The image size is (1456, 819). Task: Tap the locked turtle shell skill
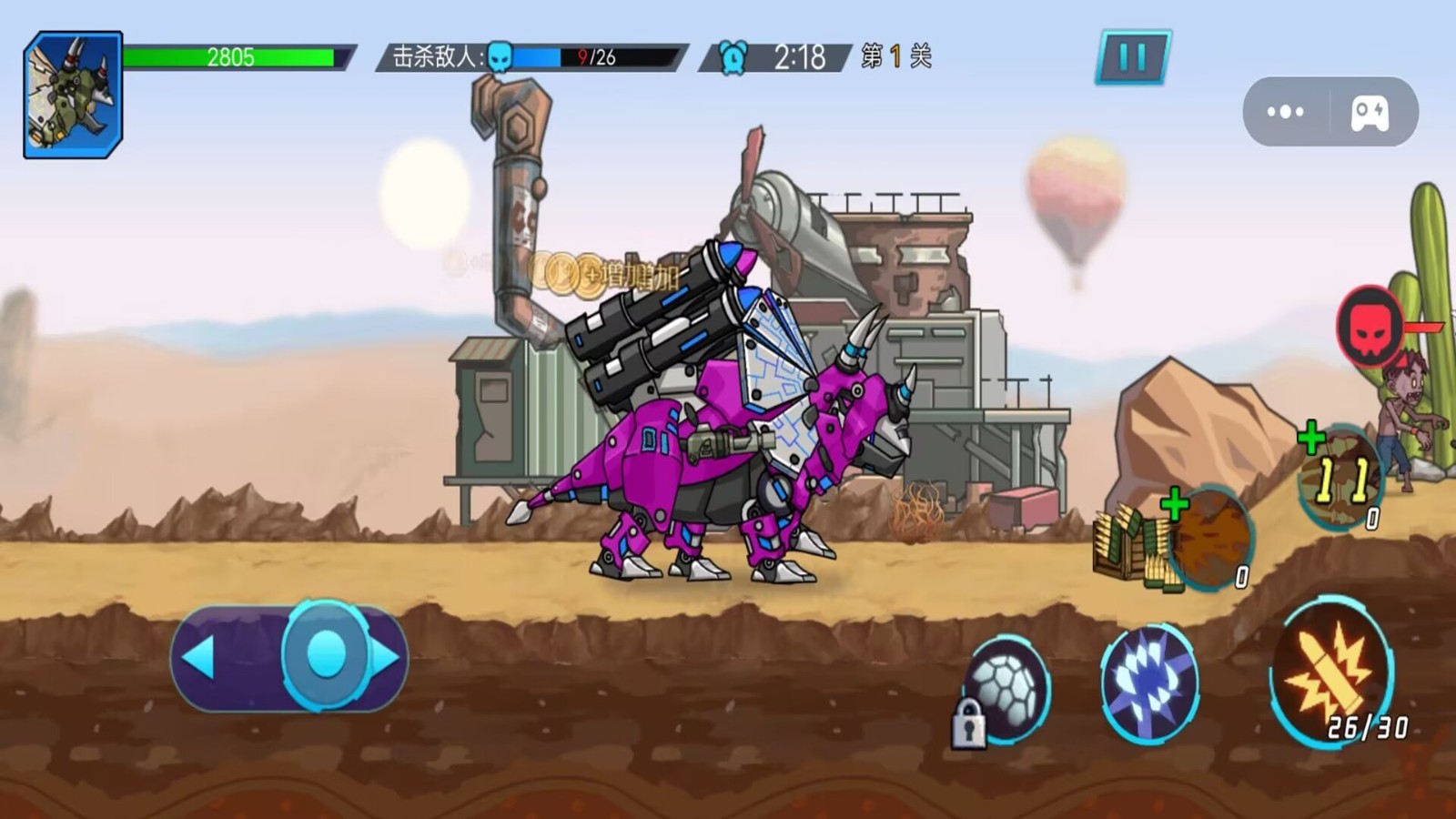pos(1006,689)
